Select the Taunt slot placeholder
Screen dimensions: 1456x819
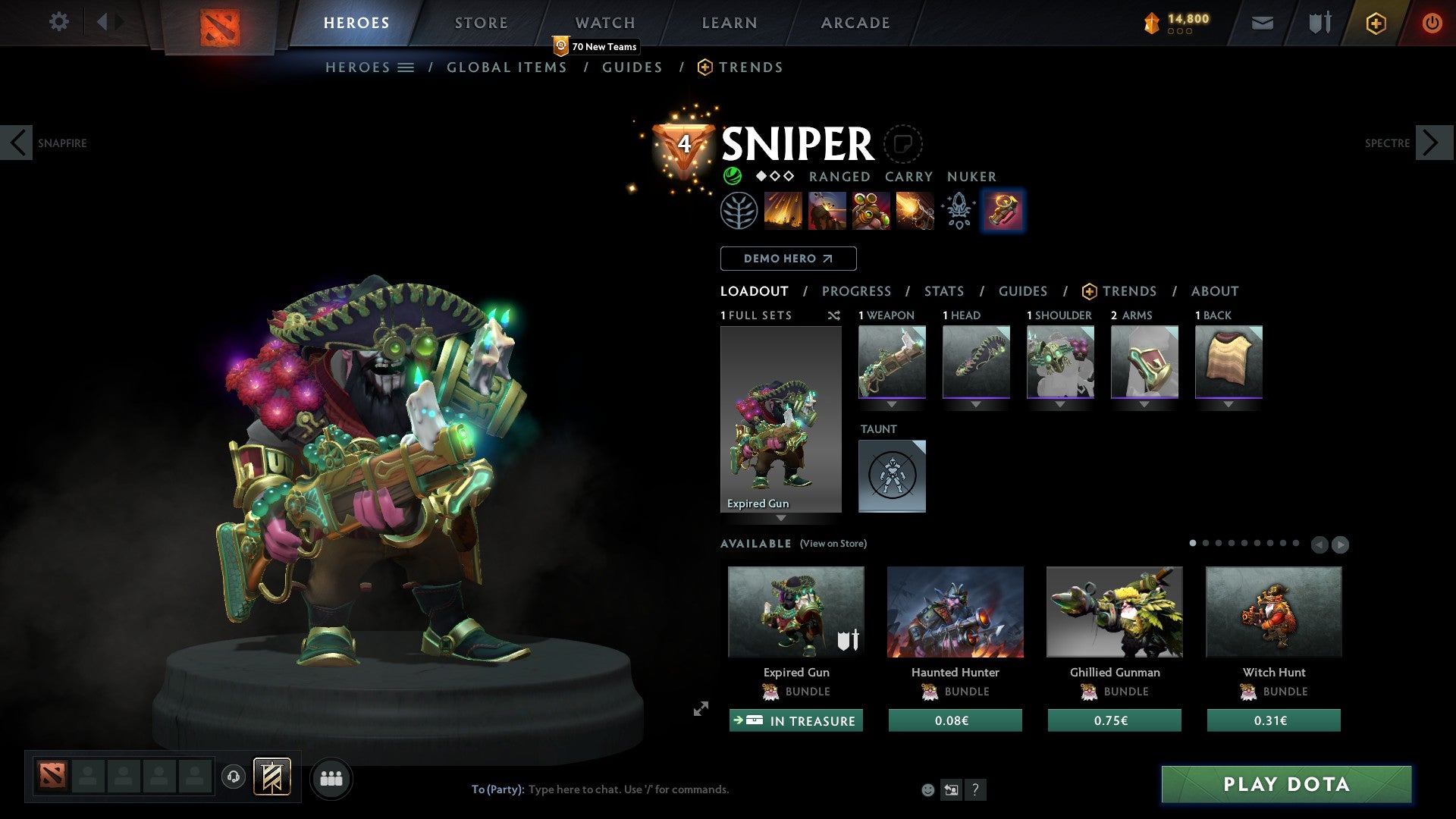892,476
